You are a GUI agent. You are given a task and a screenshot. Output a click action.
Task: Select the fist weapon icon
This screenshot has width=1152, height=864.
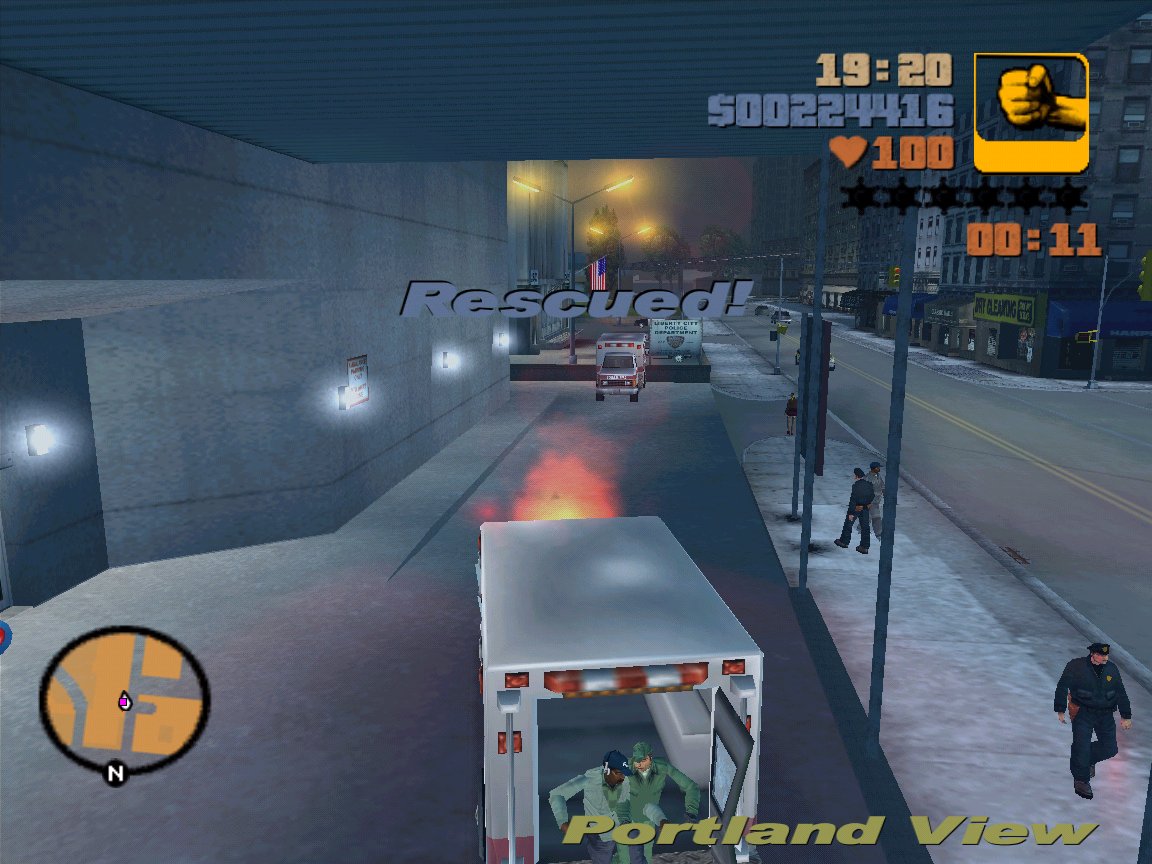click(1030, 112)
